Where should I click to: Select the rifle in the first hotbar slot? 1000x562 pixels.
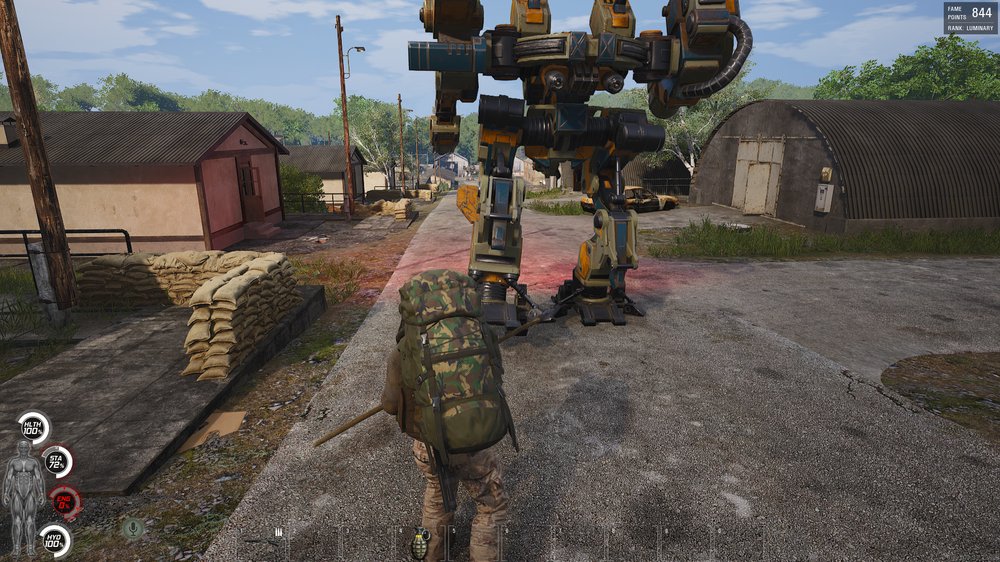[264, 541]
